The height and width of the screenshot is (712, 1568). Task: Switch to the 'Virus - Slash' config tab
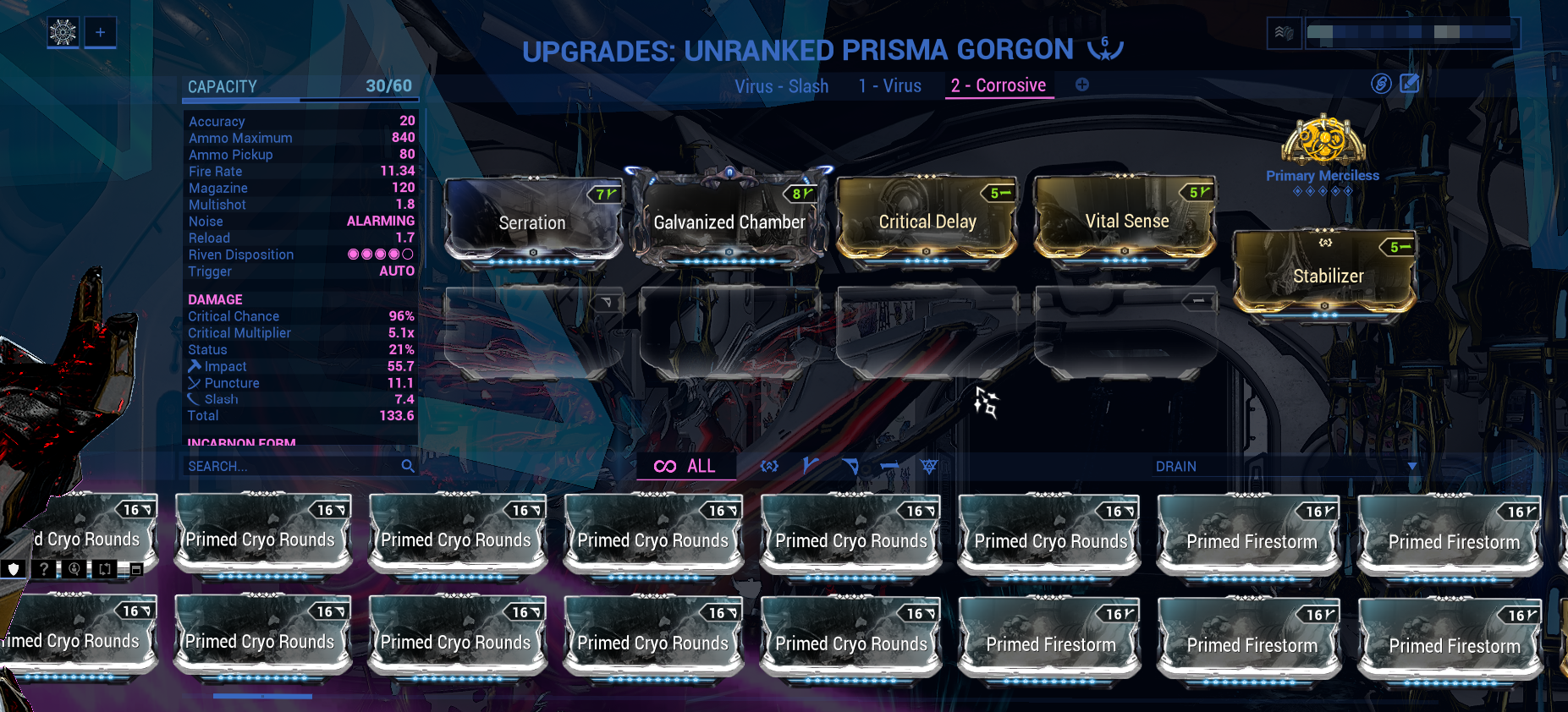click(x=783, y=85)
